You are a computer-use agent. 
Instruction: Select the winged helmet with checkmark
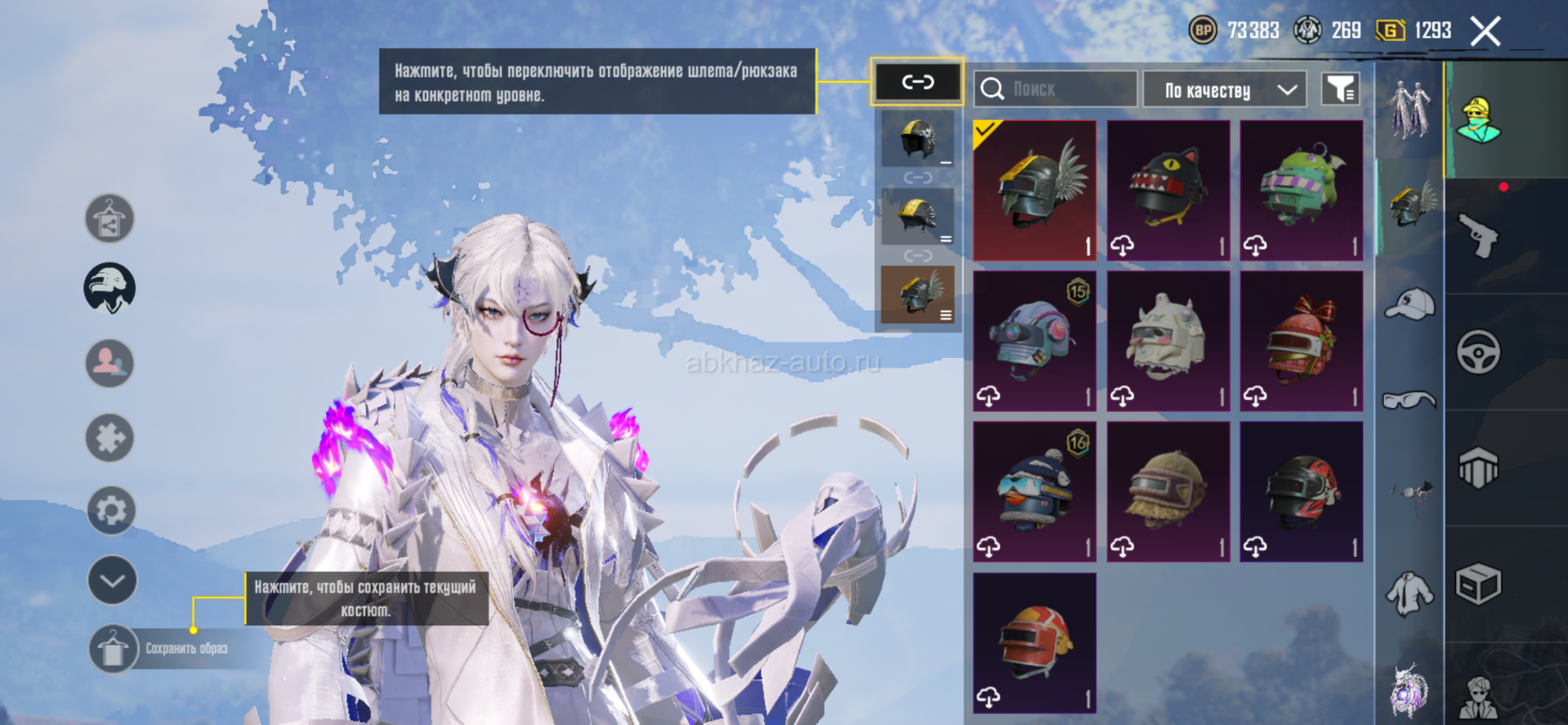coord(1034,190)
